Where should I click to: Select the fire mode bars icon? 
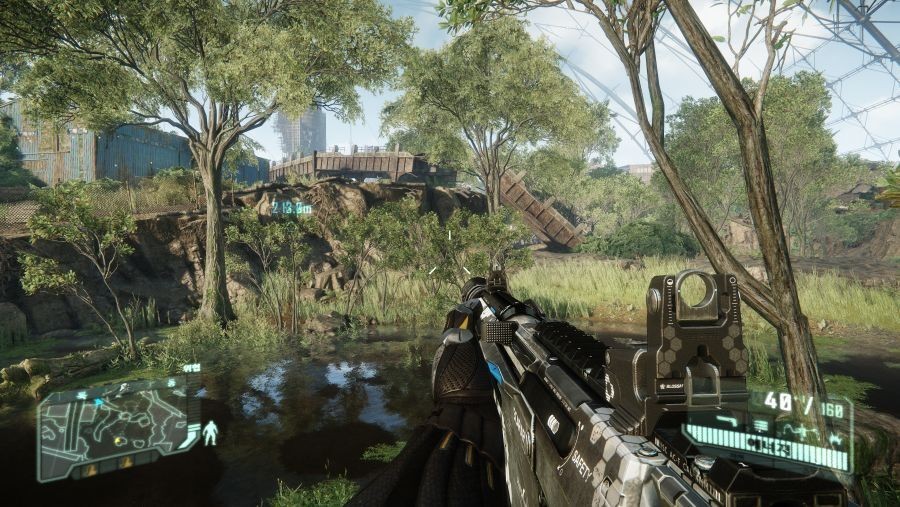click(x=761, y=424)
